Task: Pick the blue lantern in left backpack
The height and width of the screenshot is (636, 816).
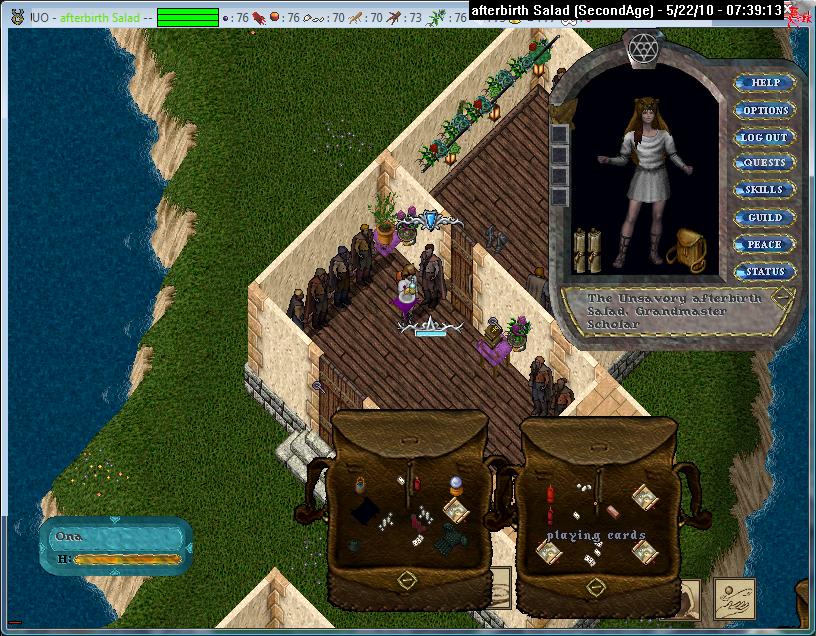Action: (361, 486)
